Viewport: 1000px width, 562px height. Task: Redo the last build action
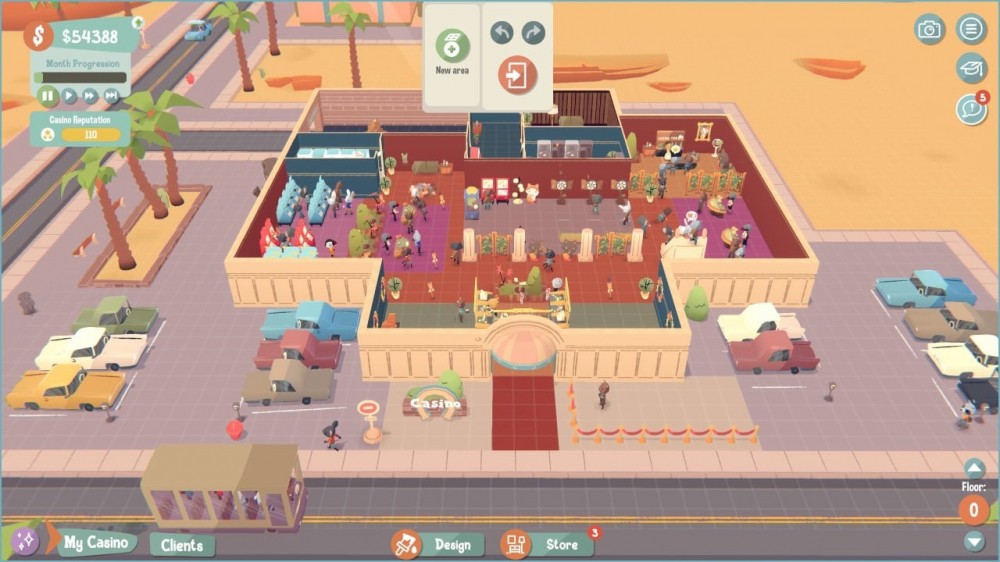(x=533, y=33)
